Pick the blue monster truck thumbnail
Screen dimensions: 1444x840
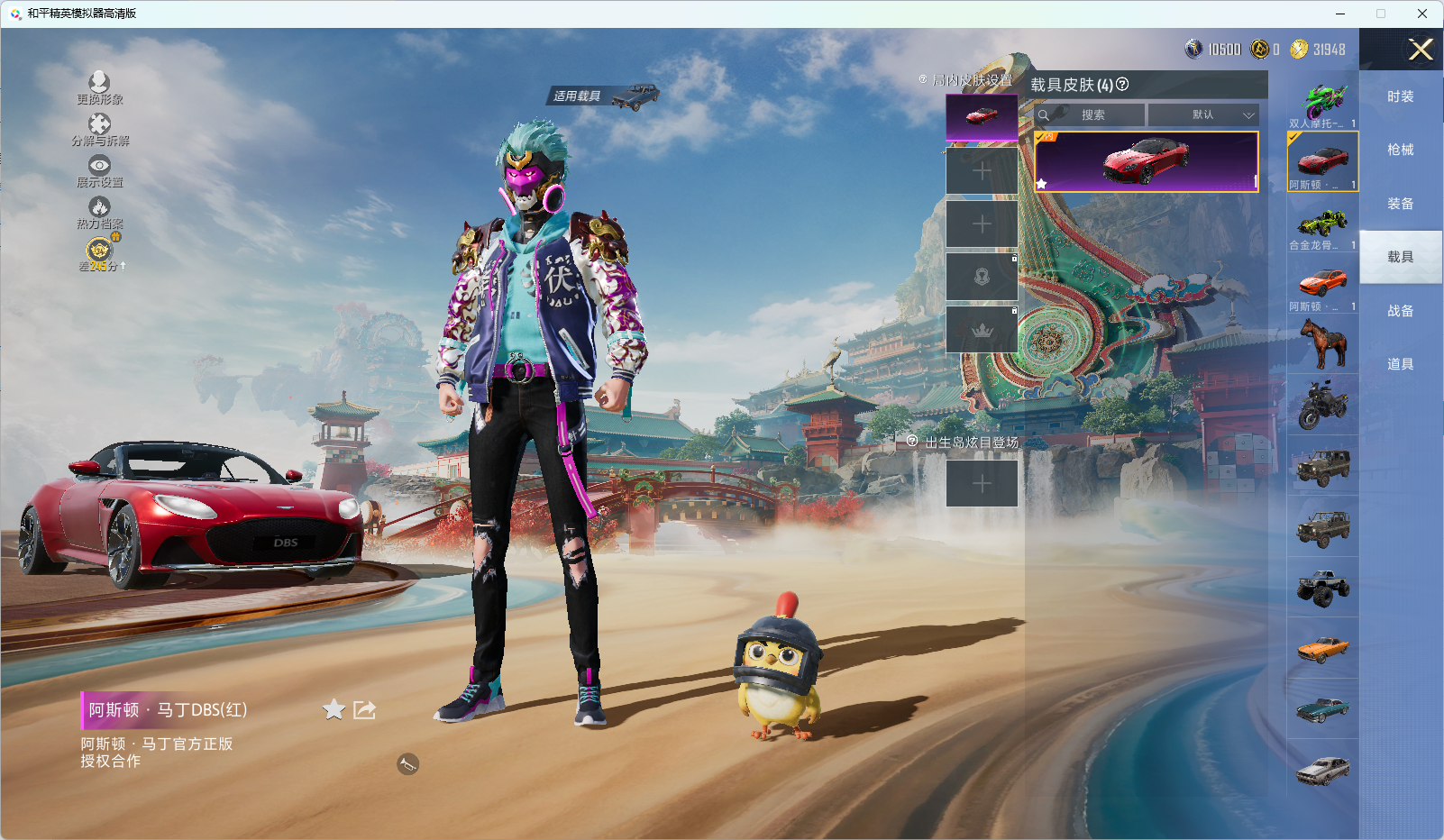tap(1322, 588)
